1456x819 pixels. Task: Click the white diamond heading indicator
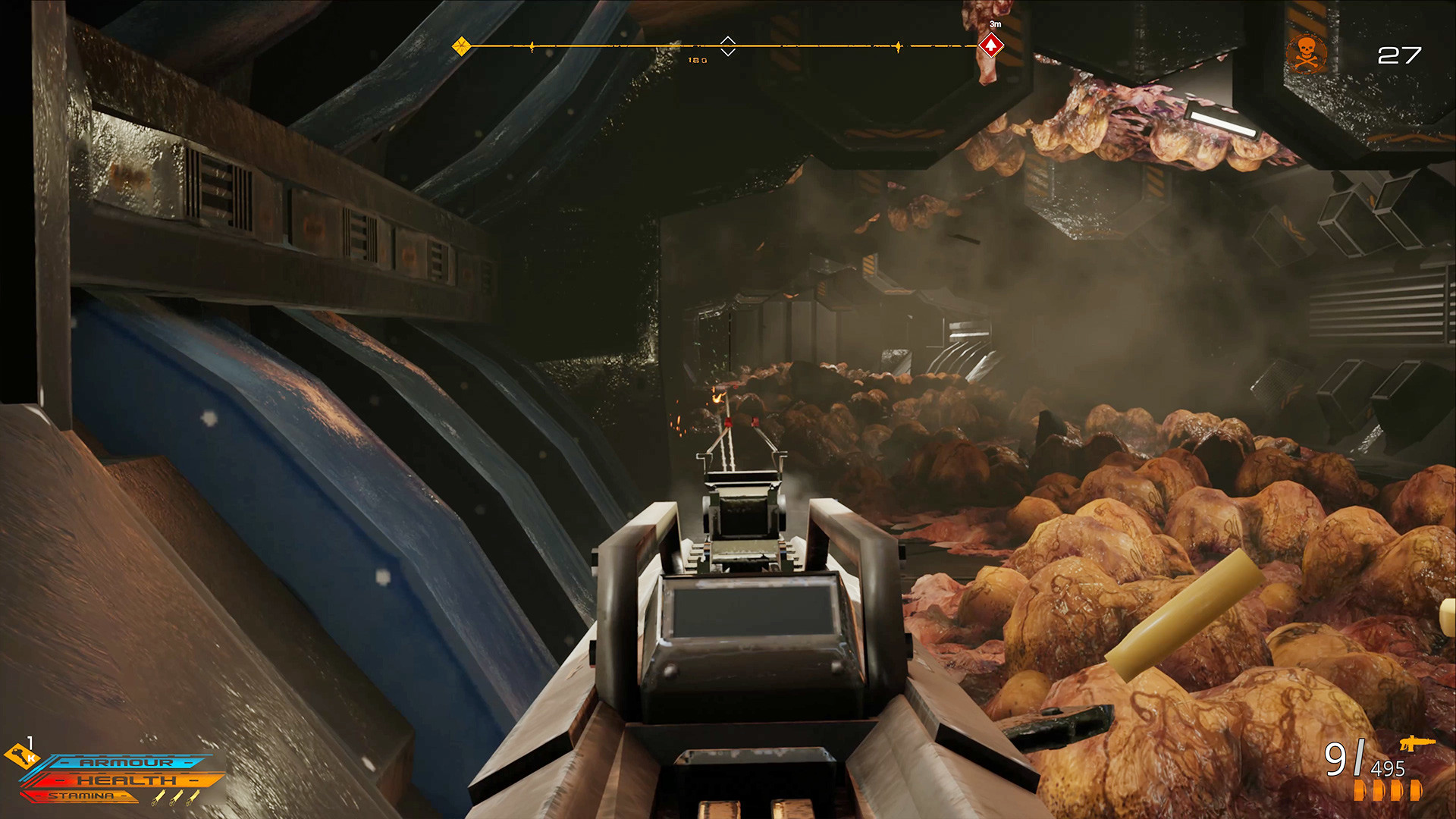click(x=727, y=45)
